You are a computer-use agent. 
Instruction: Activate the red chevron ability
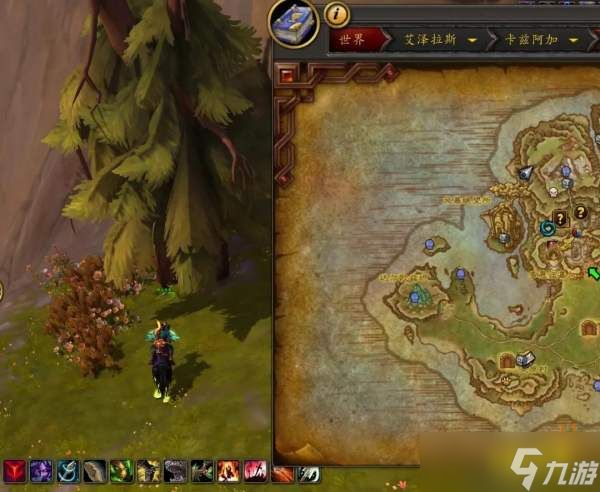point(15,471)
